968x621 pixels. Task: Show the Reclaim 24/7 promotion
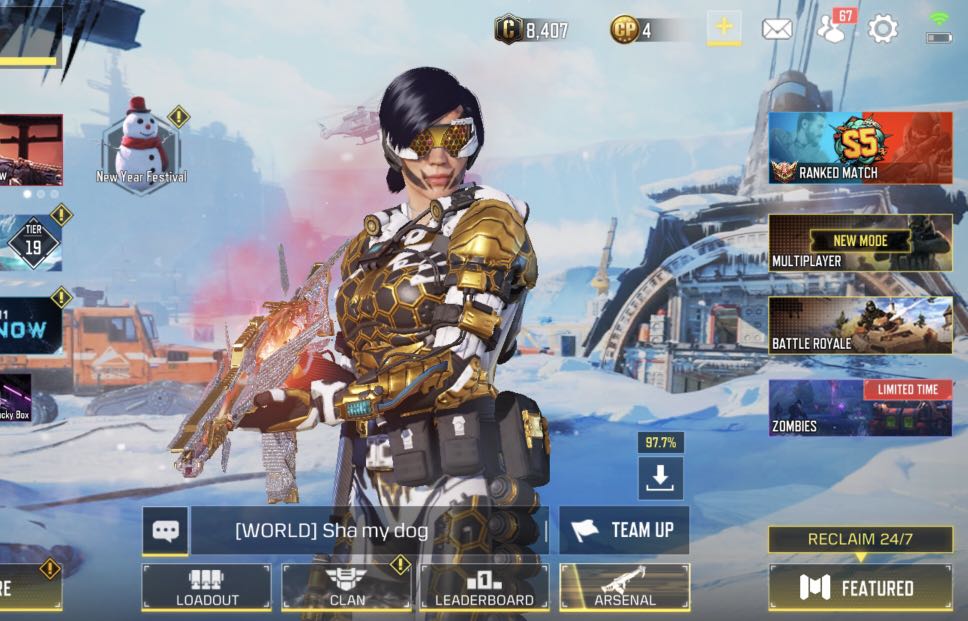click(859, 539)
